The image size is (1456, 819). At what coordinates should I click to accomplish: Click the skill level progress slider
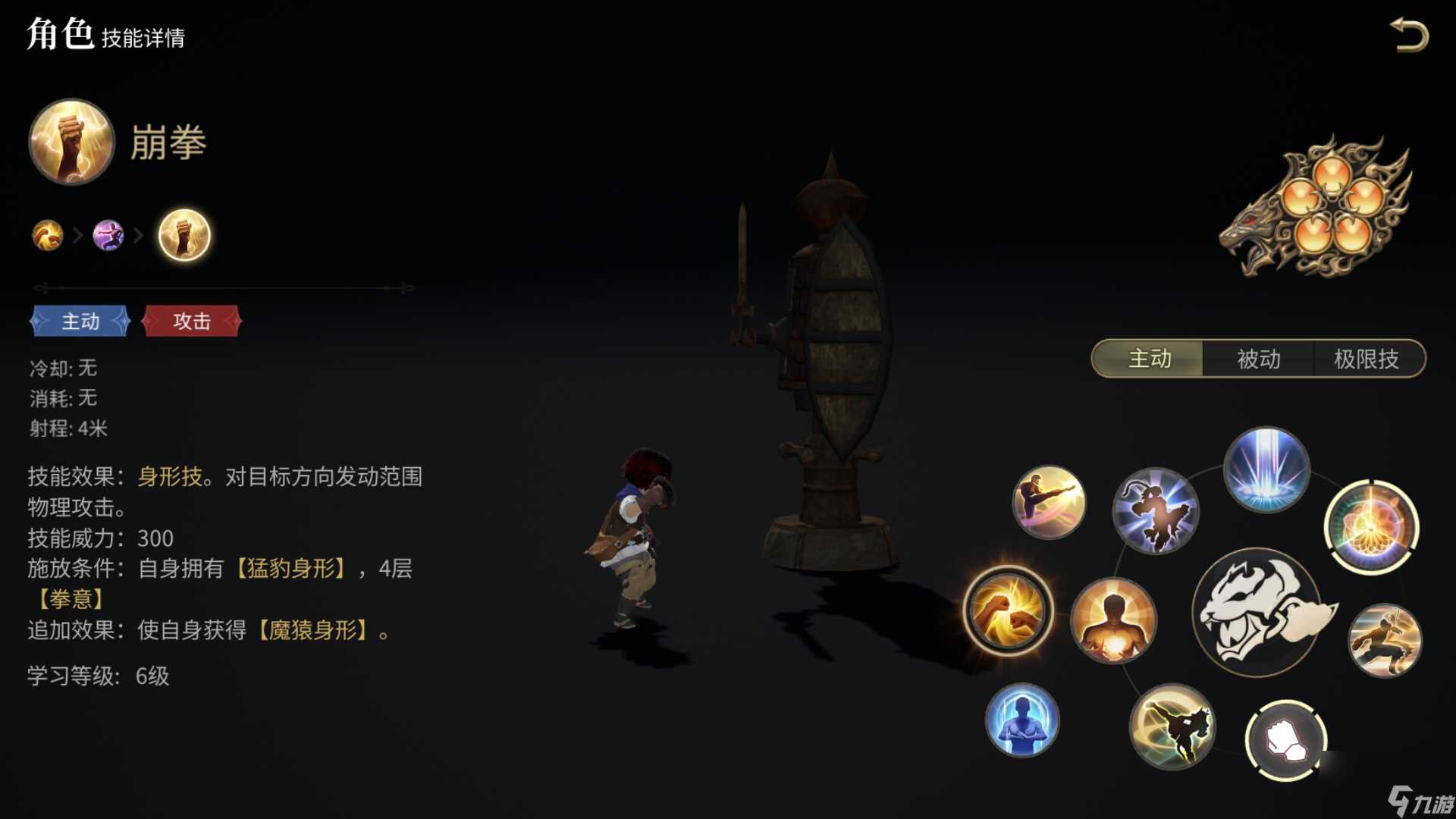pos(220,288)
